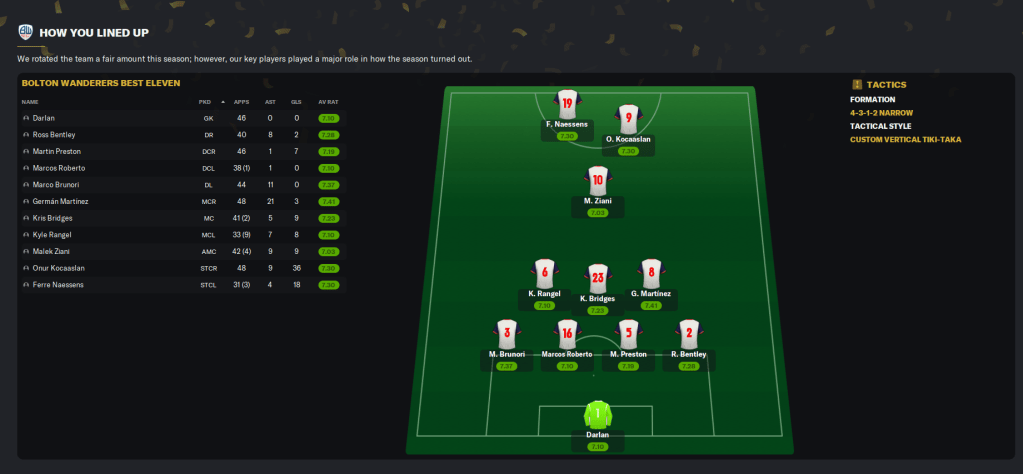Image resolution: width=1023 pixels, height=474 pixels.
Task: Open Martin Preston's player profile link
Action: pos(55,151)
